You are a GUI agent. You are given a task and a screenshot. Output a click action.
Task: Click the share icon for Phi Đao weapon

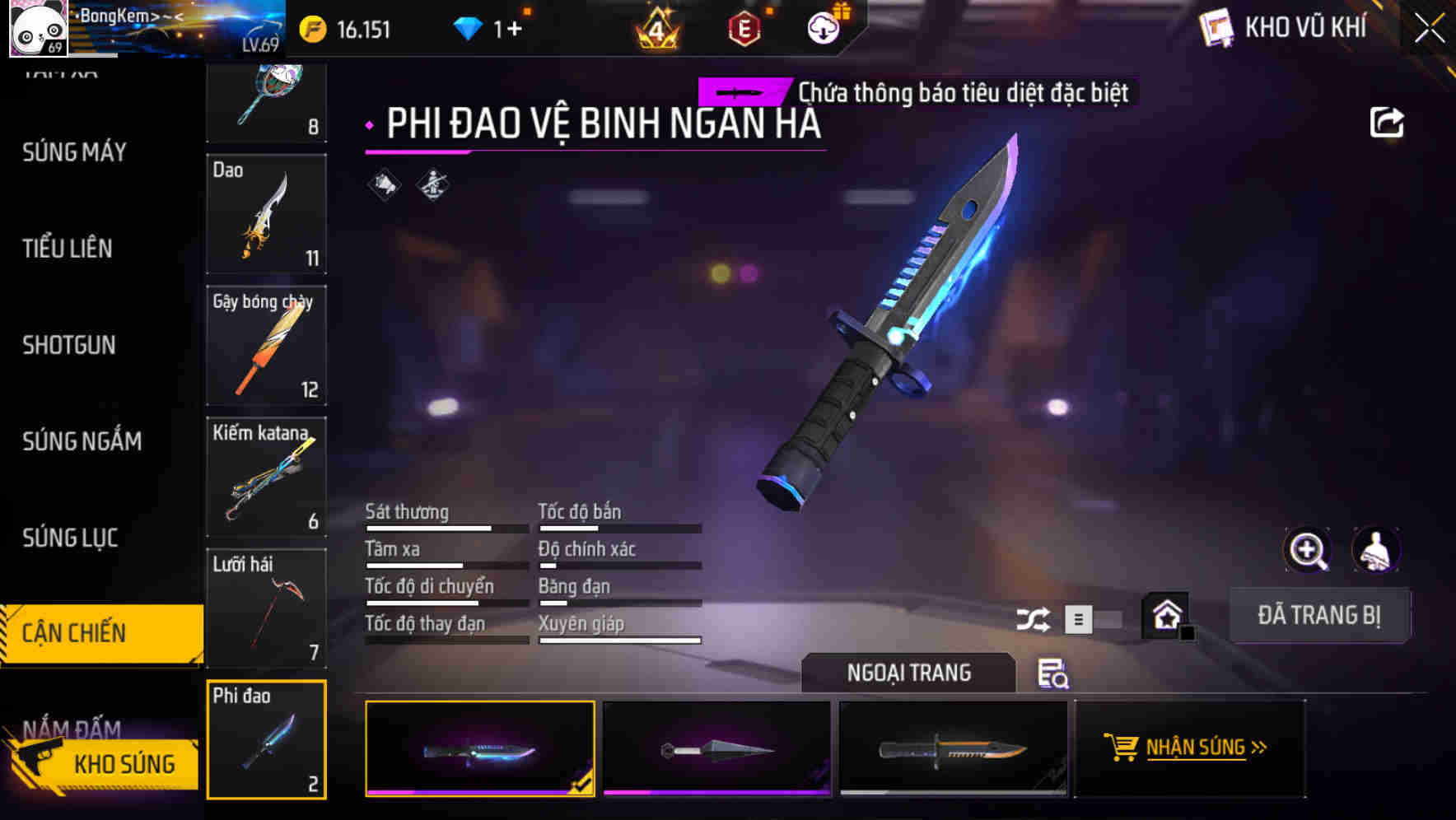[x=1388, y=122]
